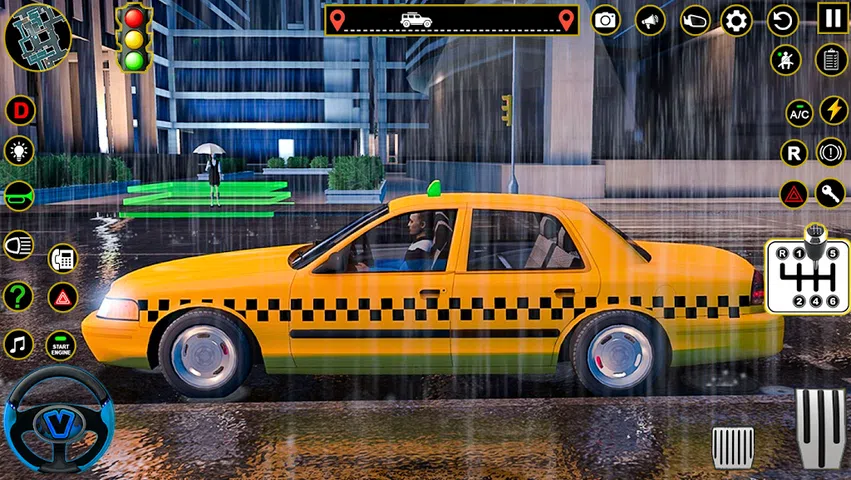Image resolution: width=851 pixels, height=480 pixels.
Task: Fasten the seatbelt
Action: tap(785, 59)
